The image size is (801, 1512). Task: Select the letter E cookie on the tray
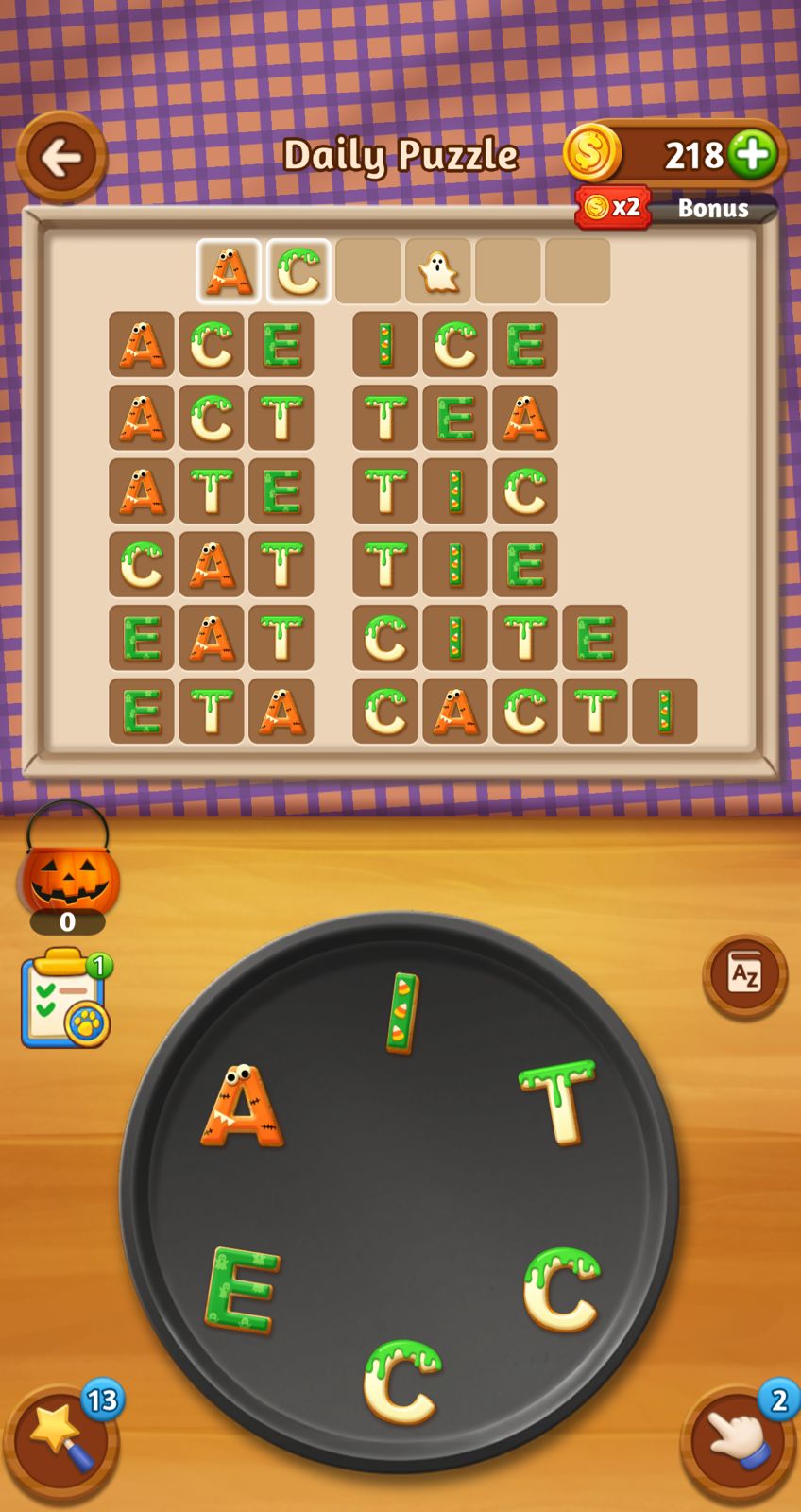click(x=242, y=1289)
